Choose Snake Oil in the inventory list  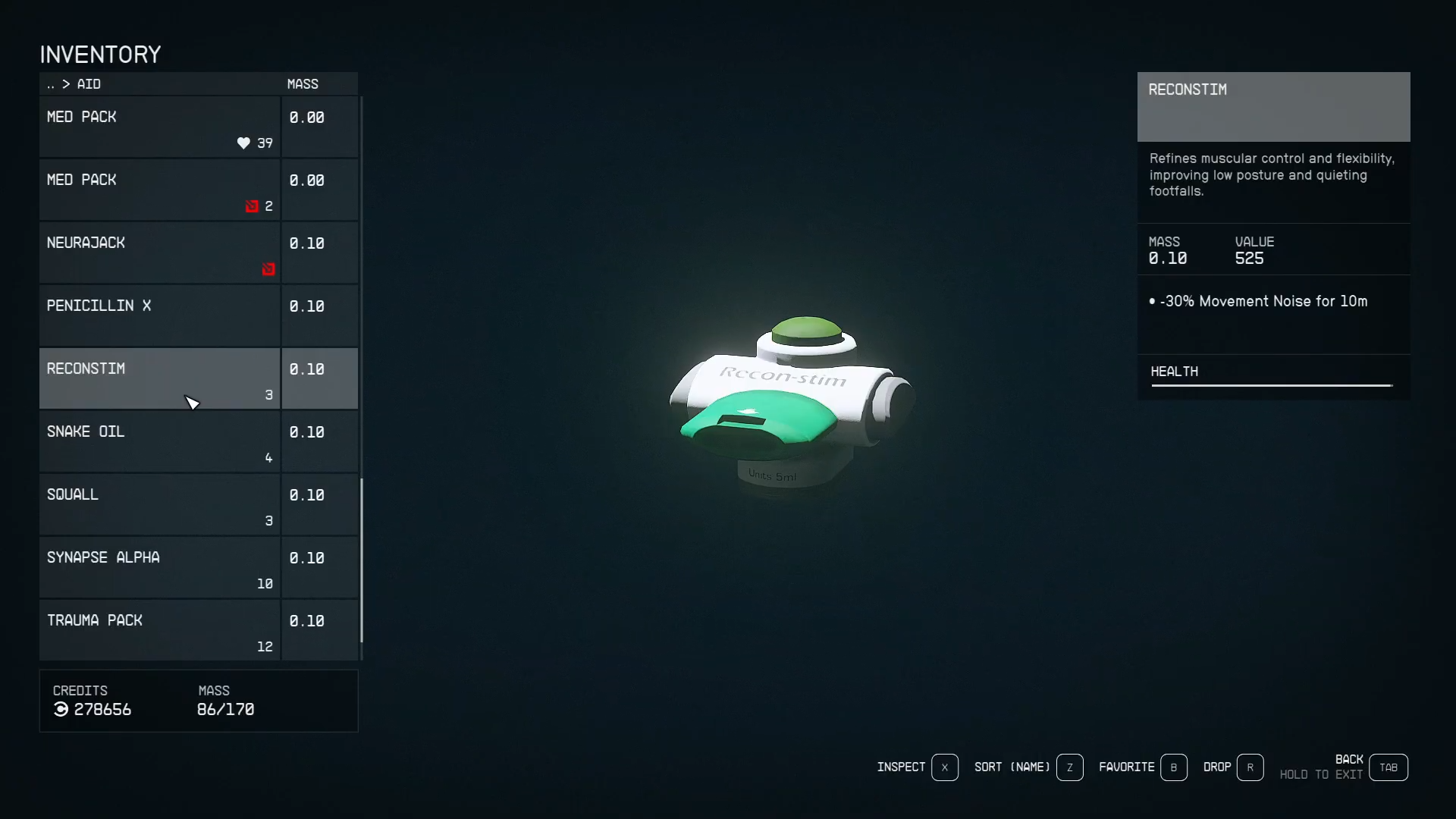(159, 442)
